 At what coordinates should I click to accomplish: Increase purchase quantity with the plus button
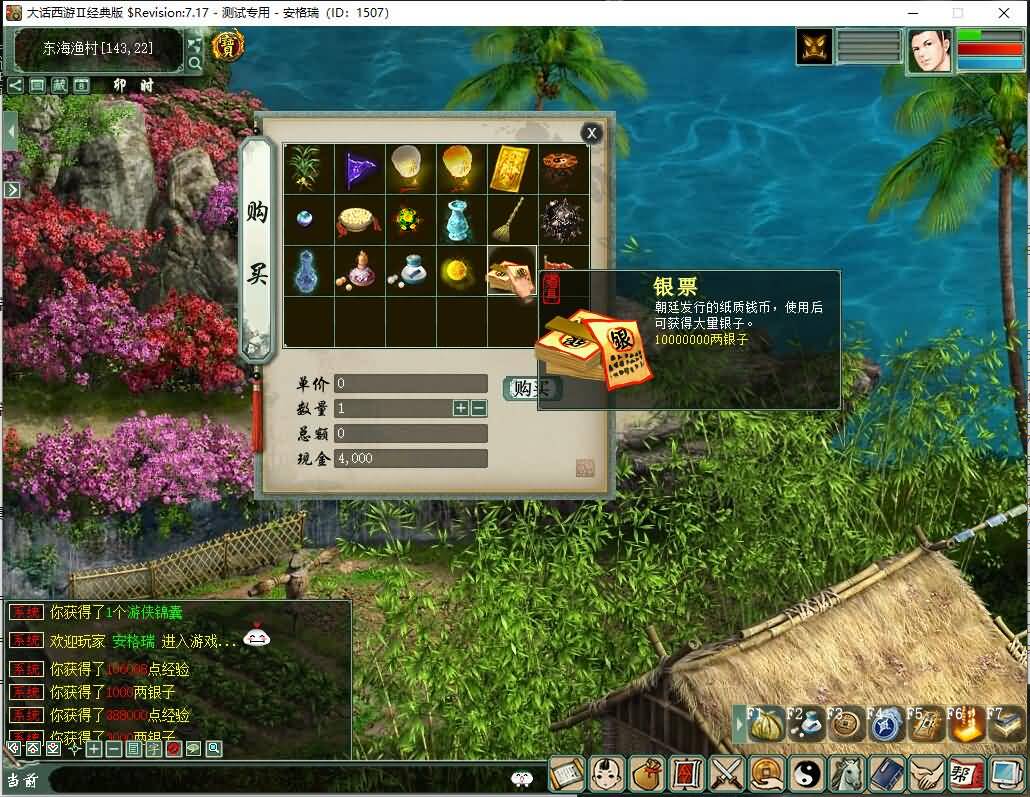click(x=460, y=408)
